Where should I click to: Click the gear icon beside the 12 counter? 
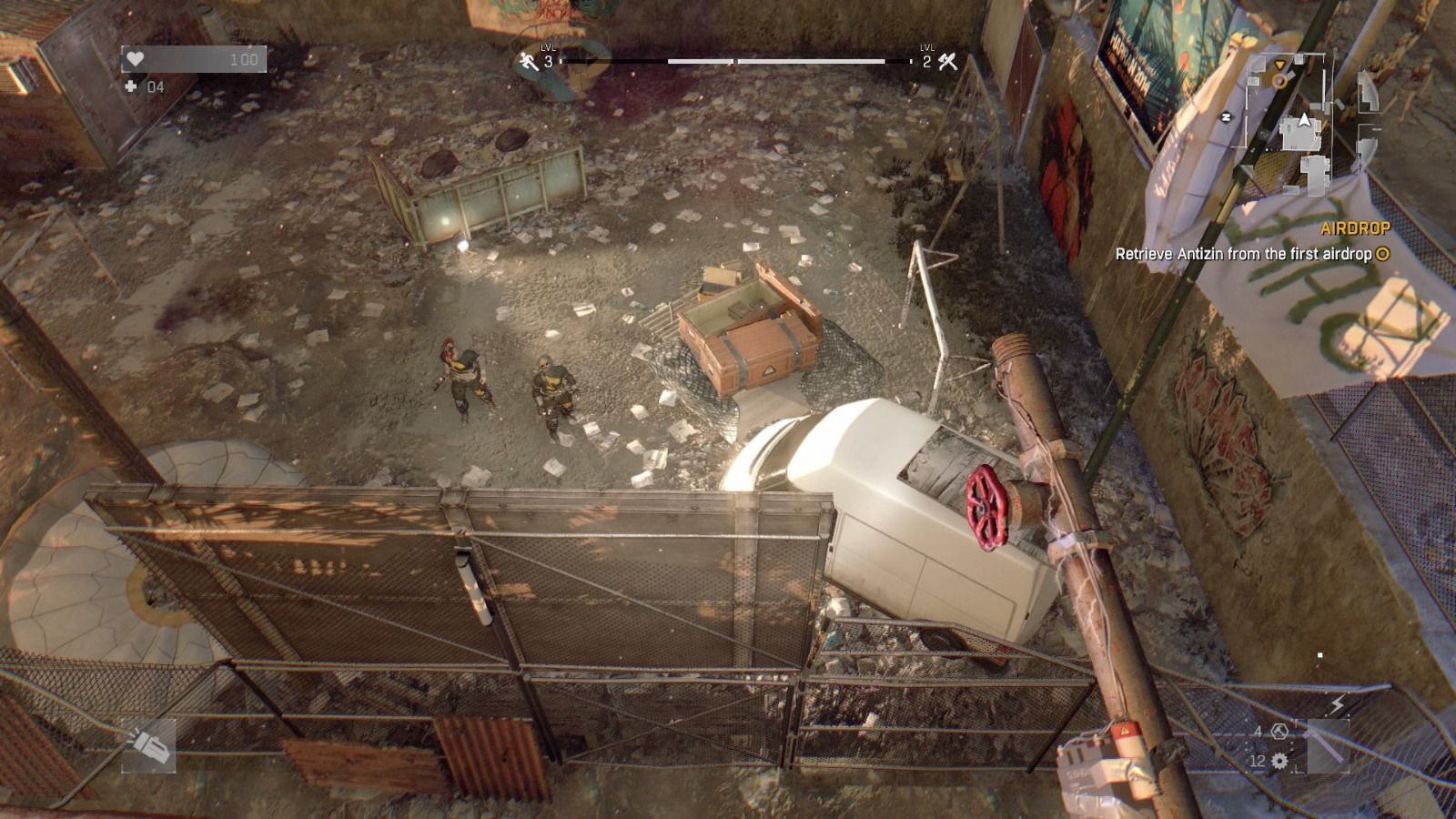click(1279, 761)
